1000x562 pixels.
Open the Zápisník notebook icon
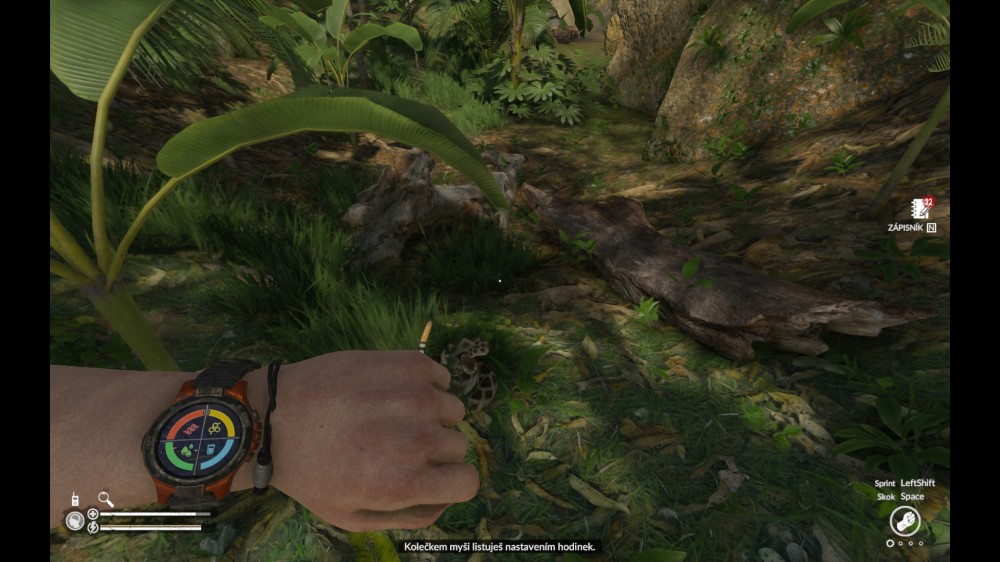[919, 209]
